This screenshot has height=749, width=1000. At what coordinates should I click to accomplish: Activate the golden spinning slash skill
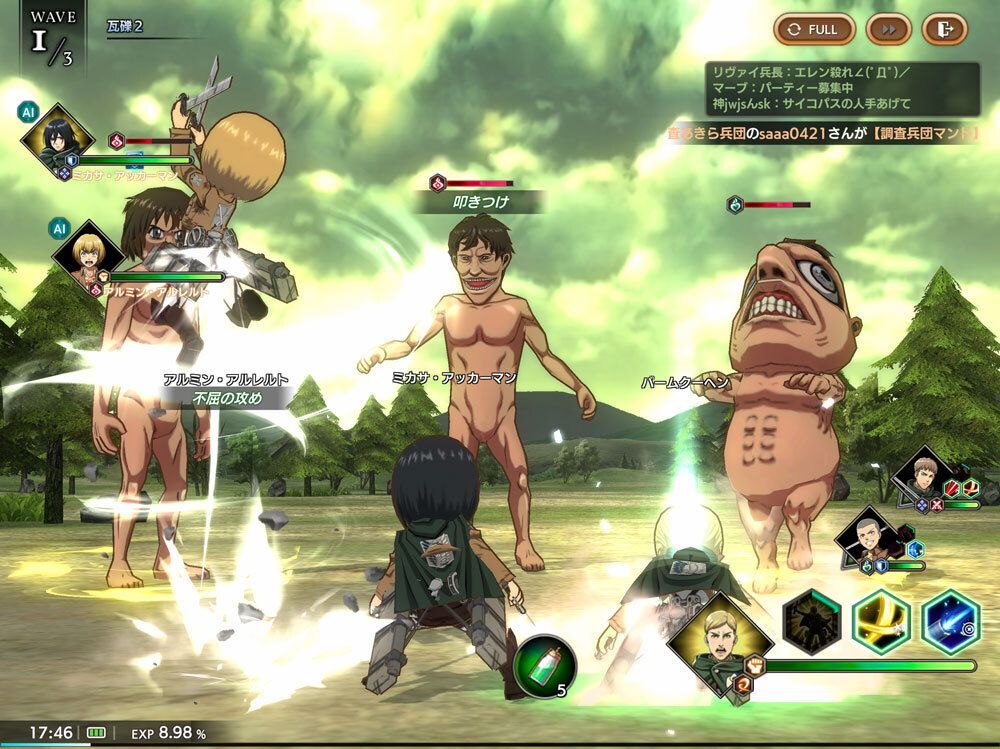click(x=881, y=622)
